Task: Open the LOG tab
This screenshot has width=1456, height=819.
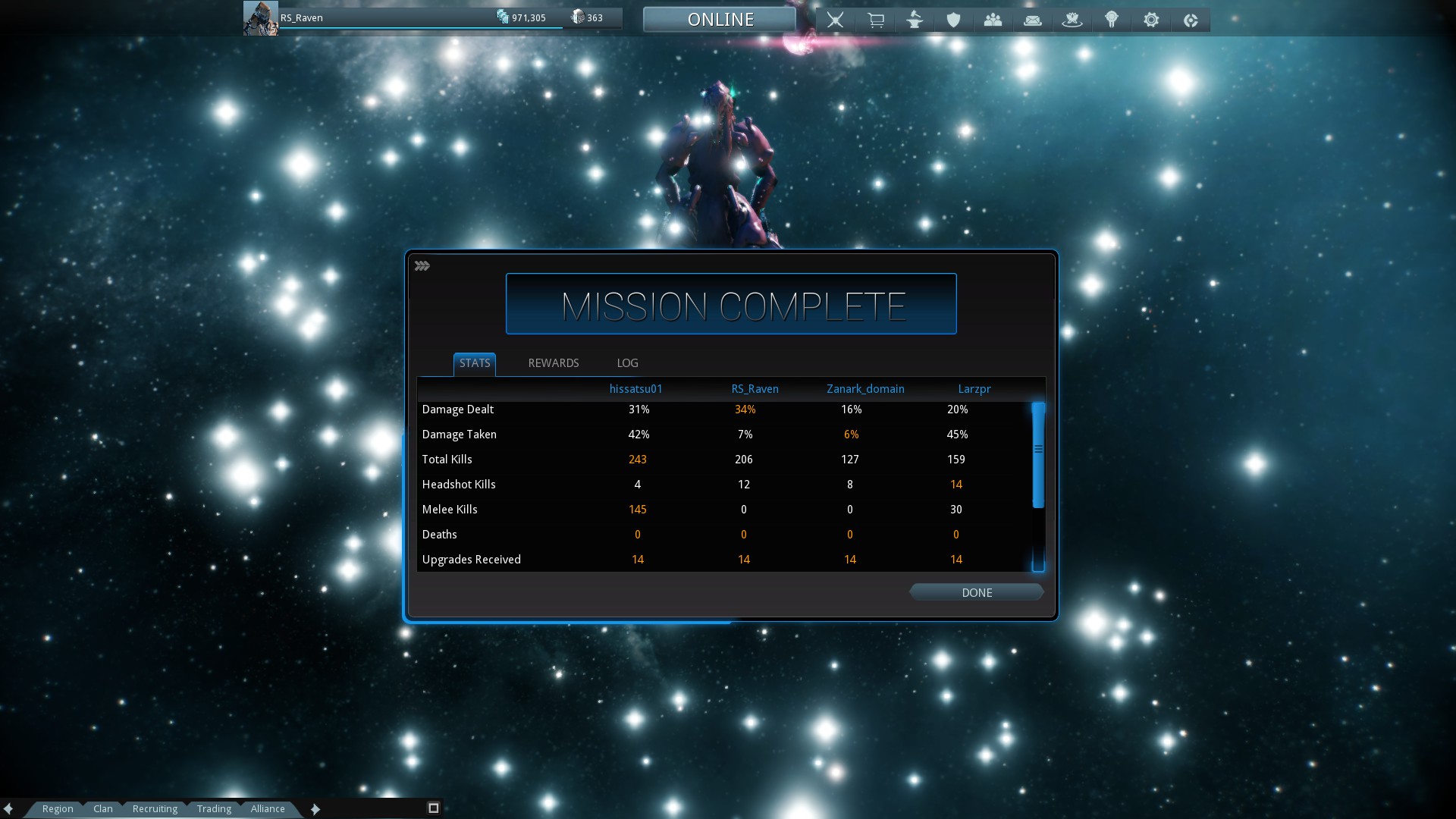Action: tap(627, 363)
